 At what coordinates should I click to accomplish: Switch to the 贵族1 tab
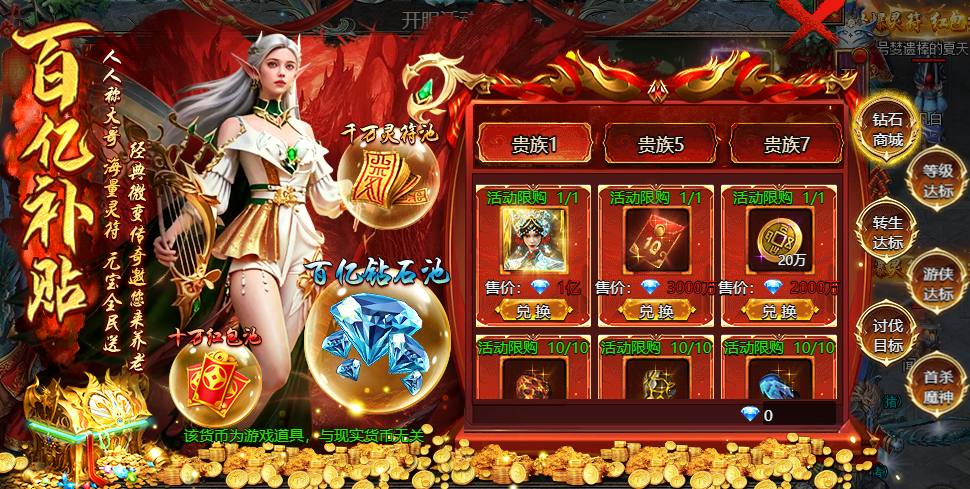pyautogui.click(x=534, y=145)
